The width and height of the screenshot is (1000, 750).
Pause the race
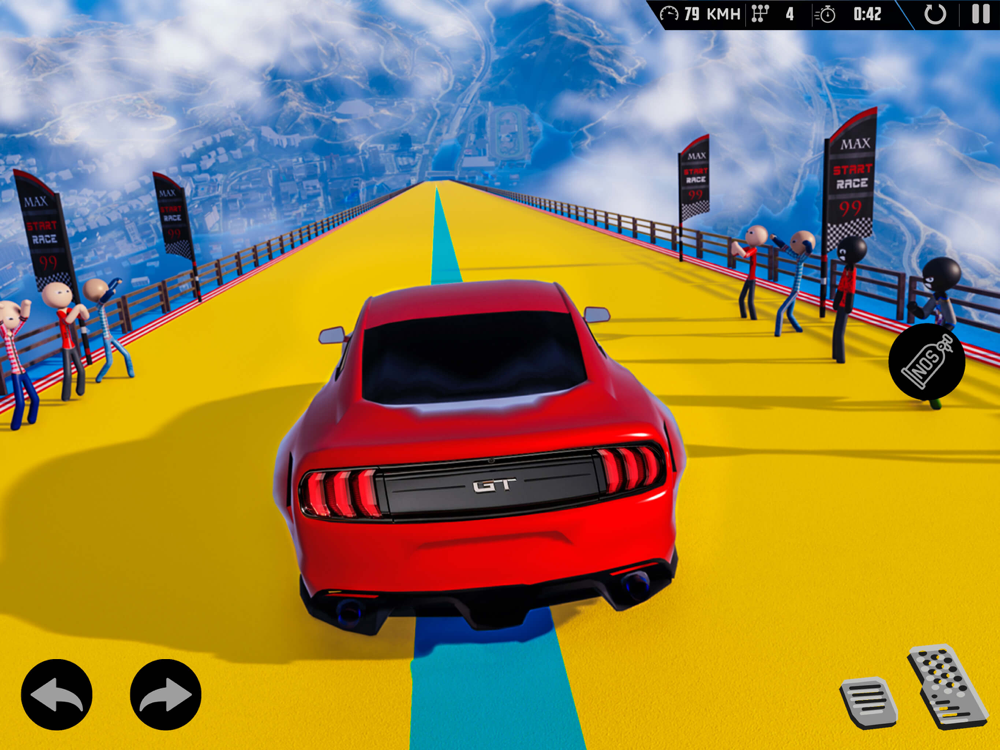point(979,14)
